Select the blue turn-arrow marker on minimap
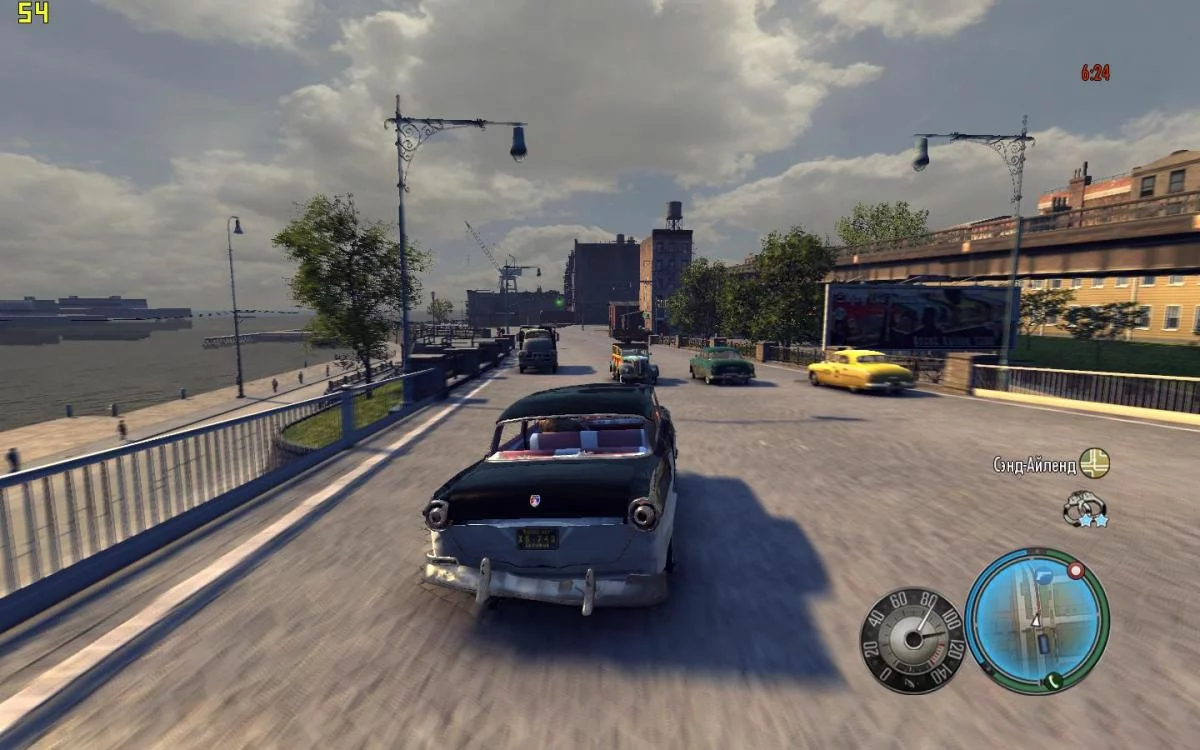The width and height of the screenshot is (1200, 750). click(1042, 576)
